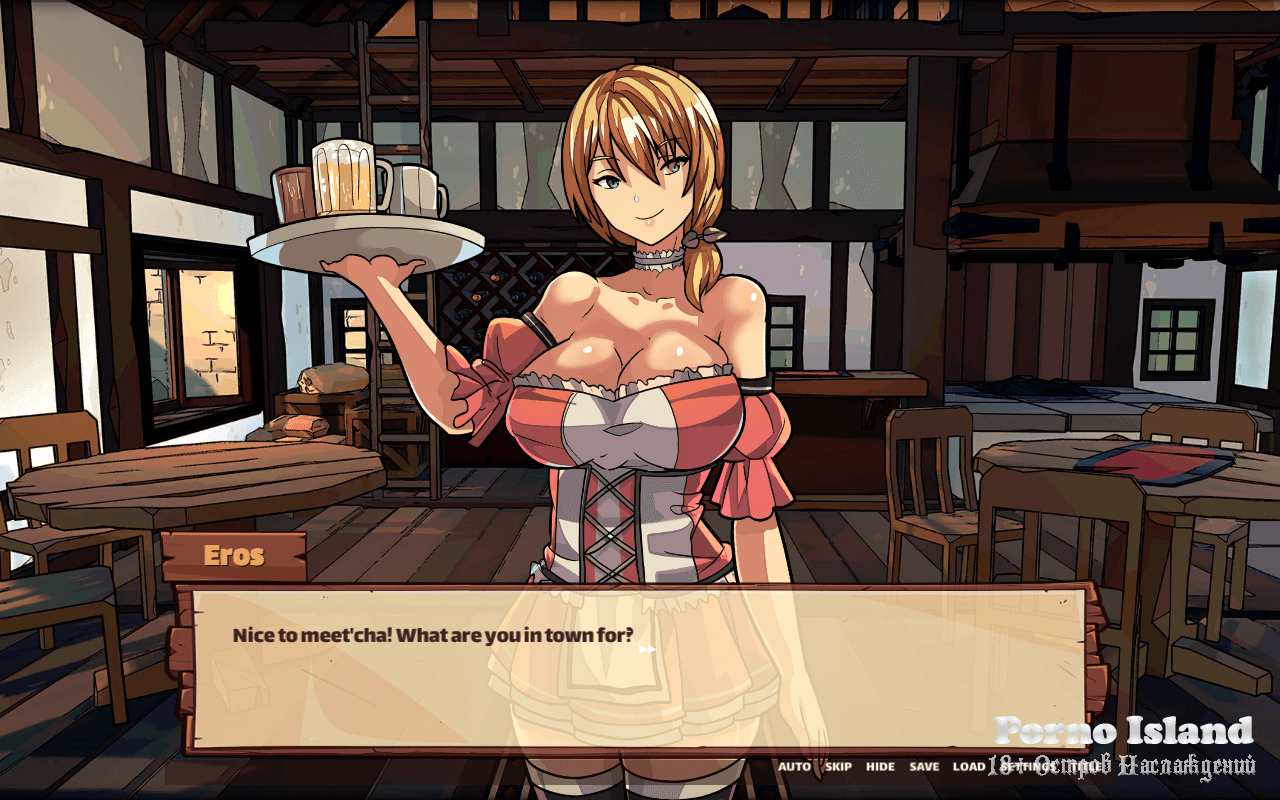Click the dialogue advance arrow after the text
Screen dimensions: 1280x800
pyautogui.click(x=647, y=649)
